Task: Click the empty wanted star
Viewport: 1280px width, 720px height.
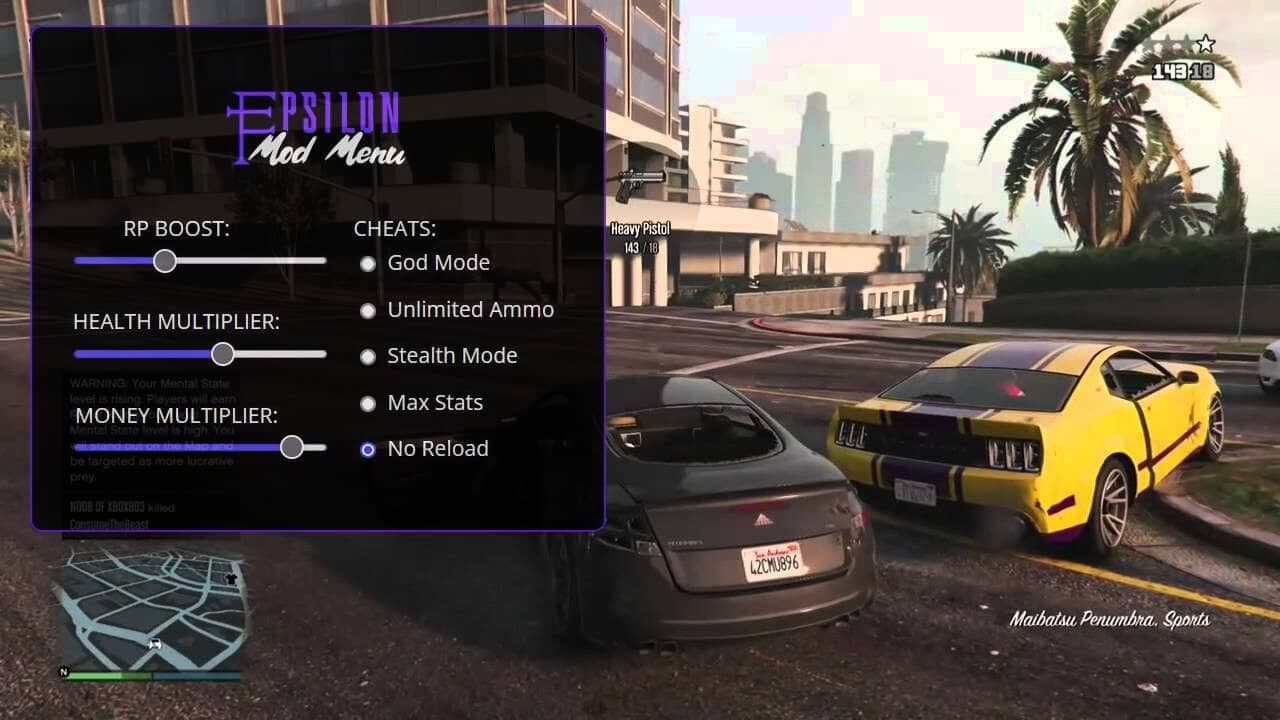Action: (x=1205, y=43)
